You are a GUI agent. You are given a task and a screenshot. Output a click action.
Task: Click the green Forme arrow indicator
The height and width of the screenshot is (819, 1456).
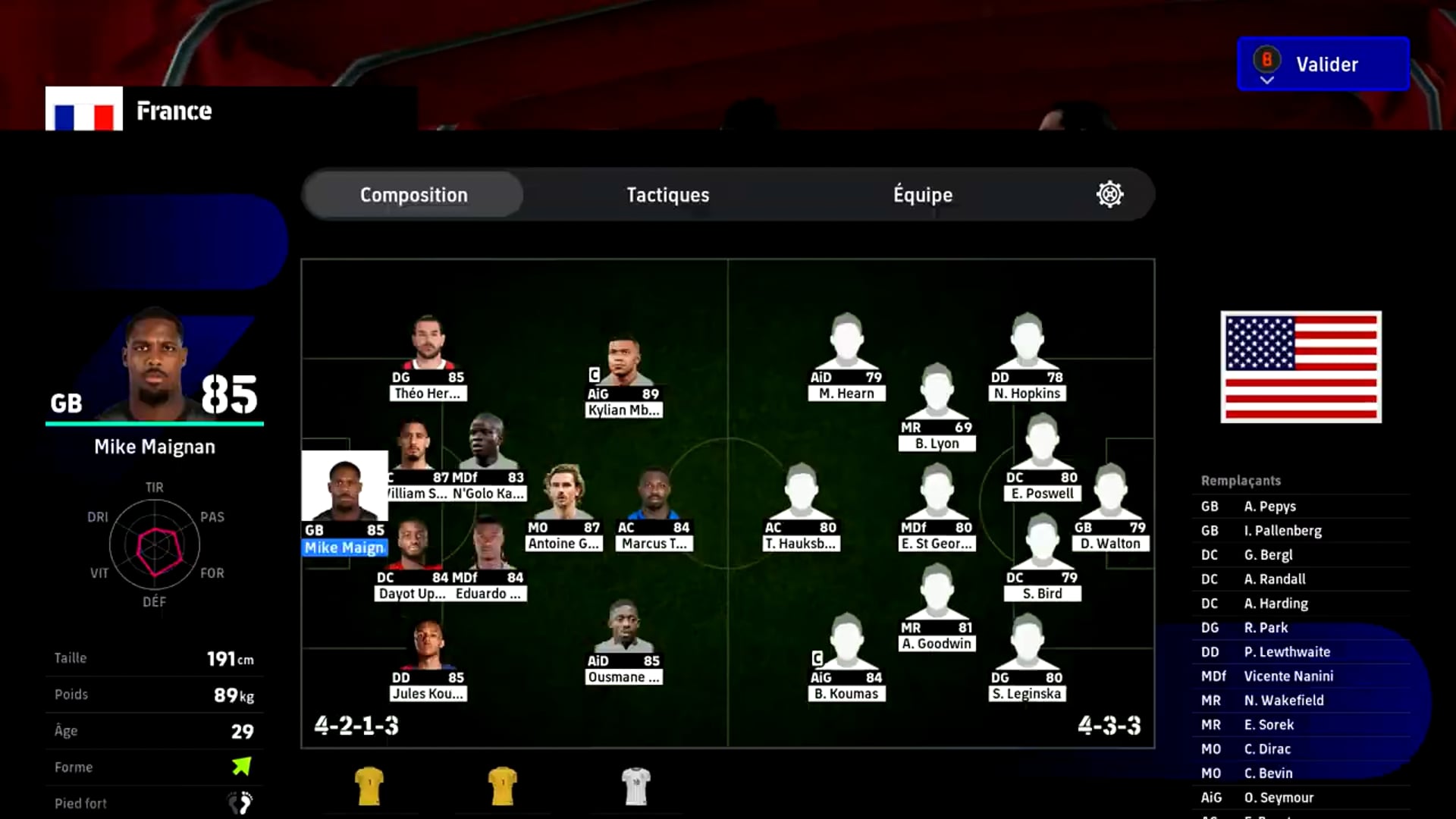[x=241, y=766]
